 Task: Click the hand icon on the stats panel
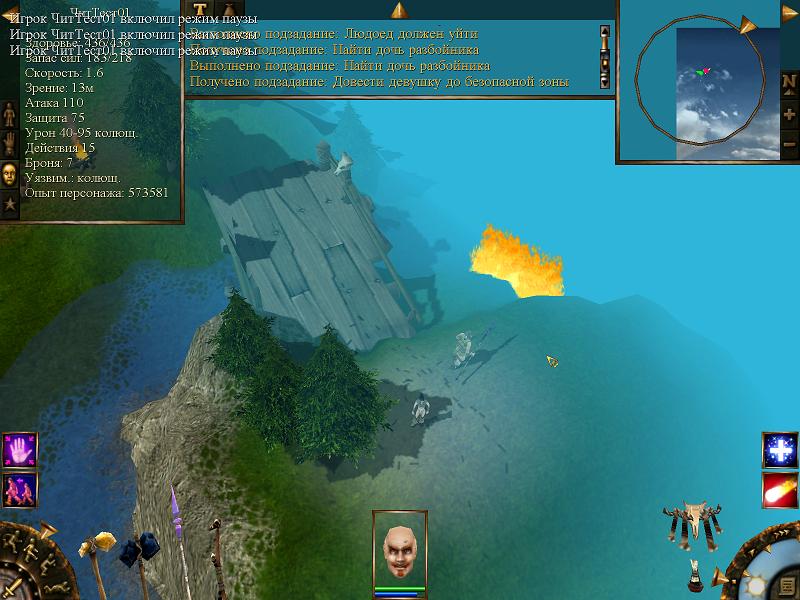pos(10,146)
